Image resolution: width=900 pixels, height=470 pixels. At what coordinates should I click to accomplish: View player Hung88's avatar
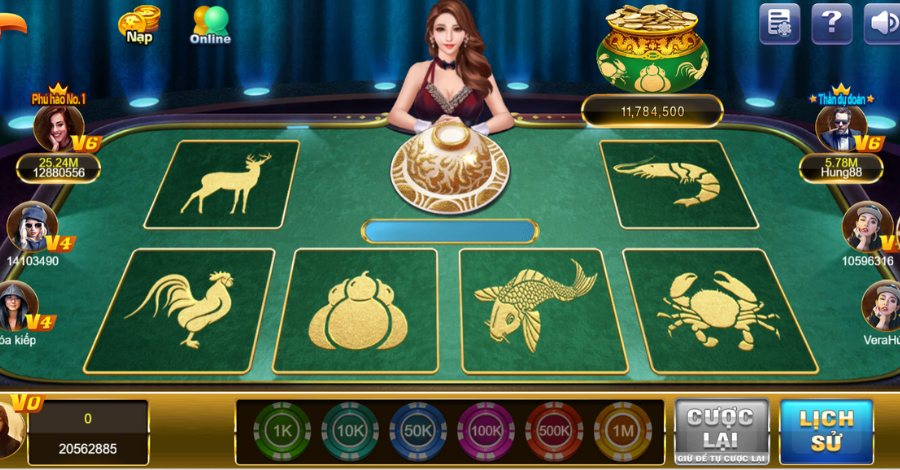(840, 128)
